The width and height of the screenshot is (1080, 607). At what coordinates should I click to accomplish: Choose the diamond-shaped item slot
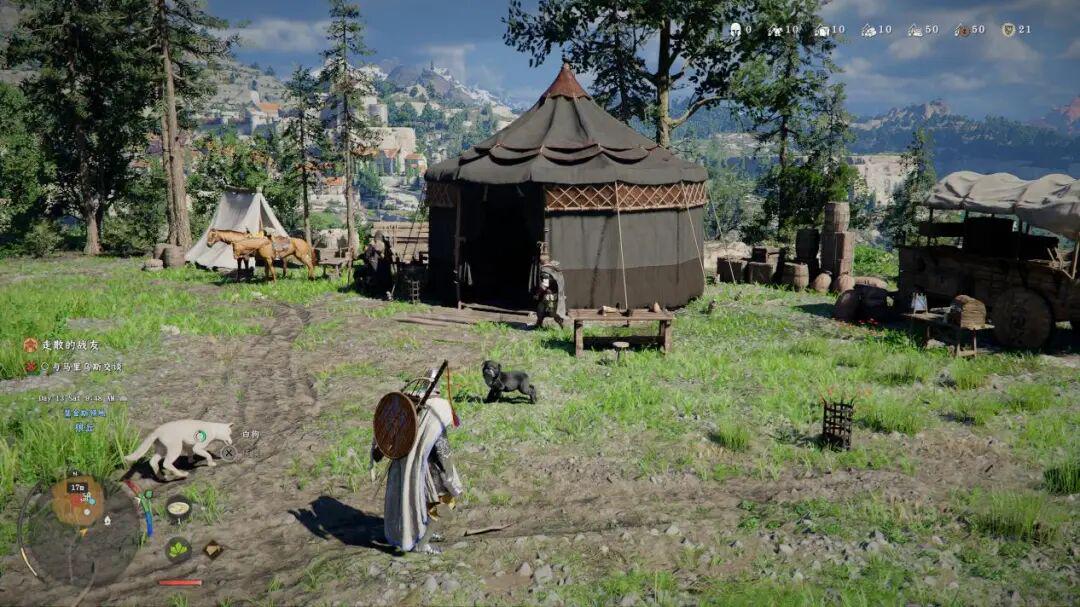[212, 548]
